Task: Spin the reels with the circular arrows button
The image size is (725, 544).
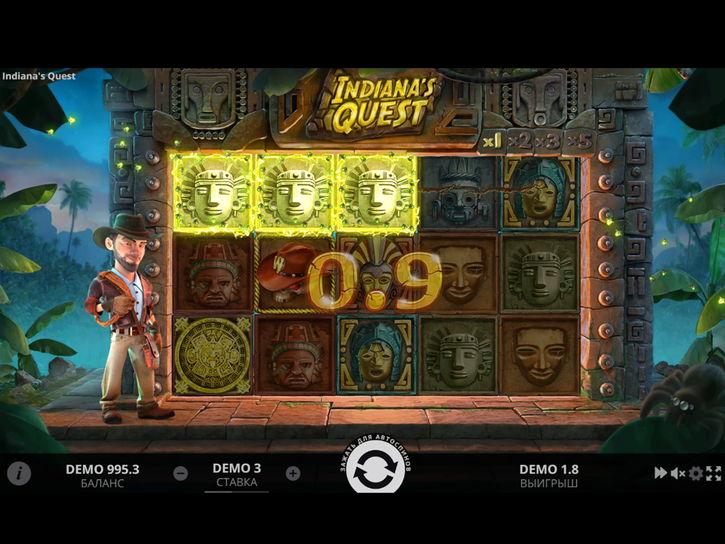Action: 375,475
